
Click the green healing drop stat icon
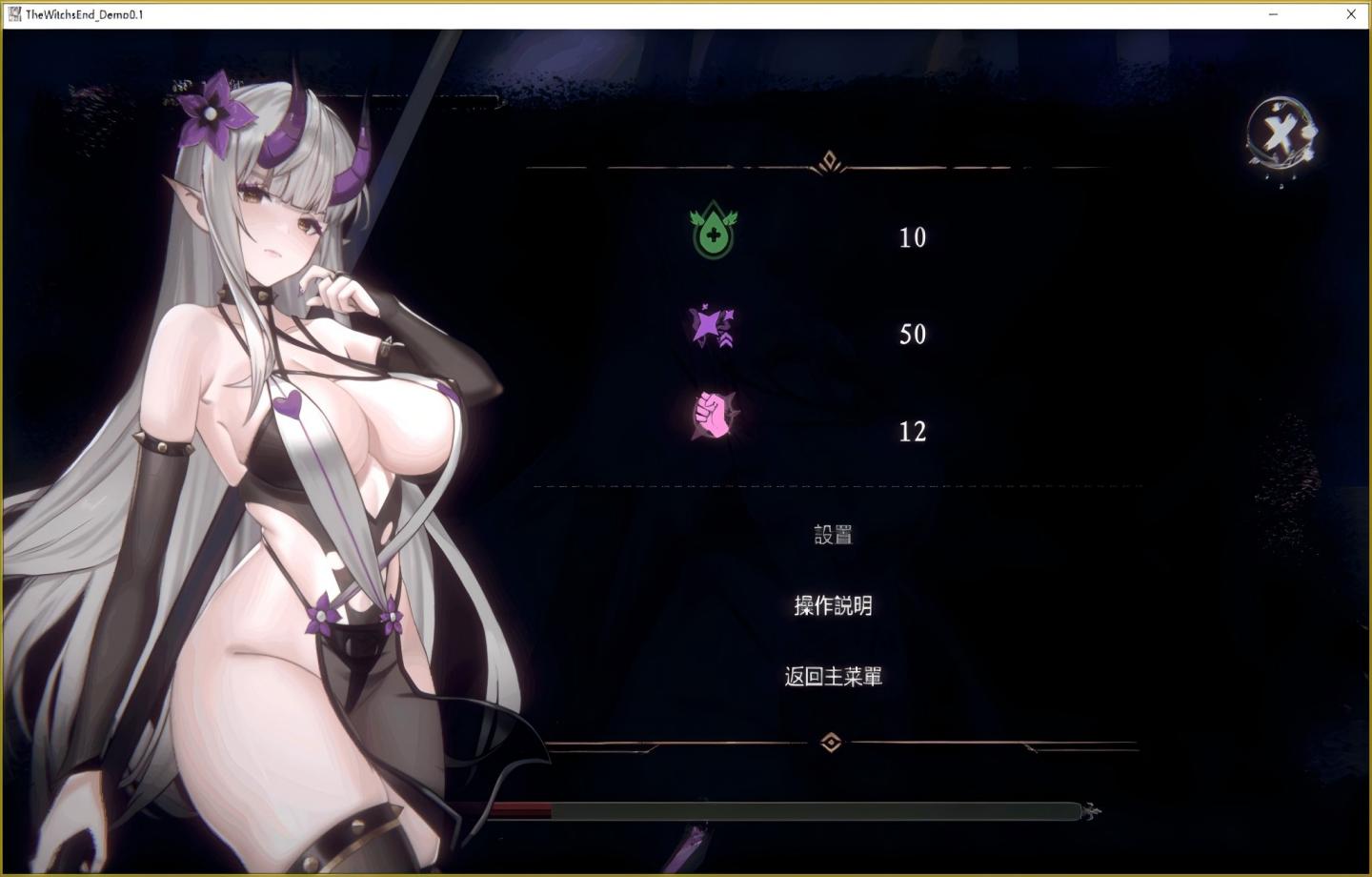tap(713, 230)
